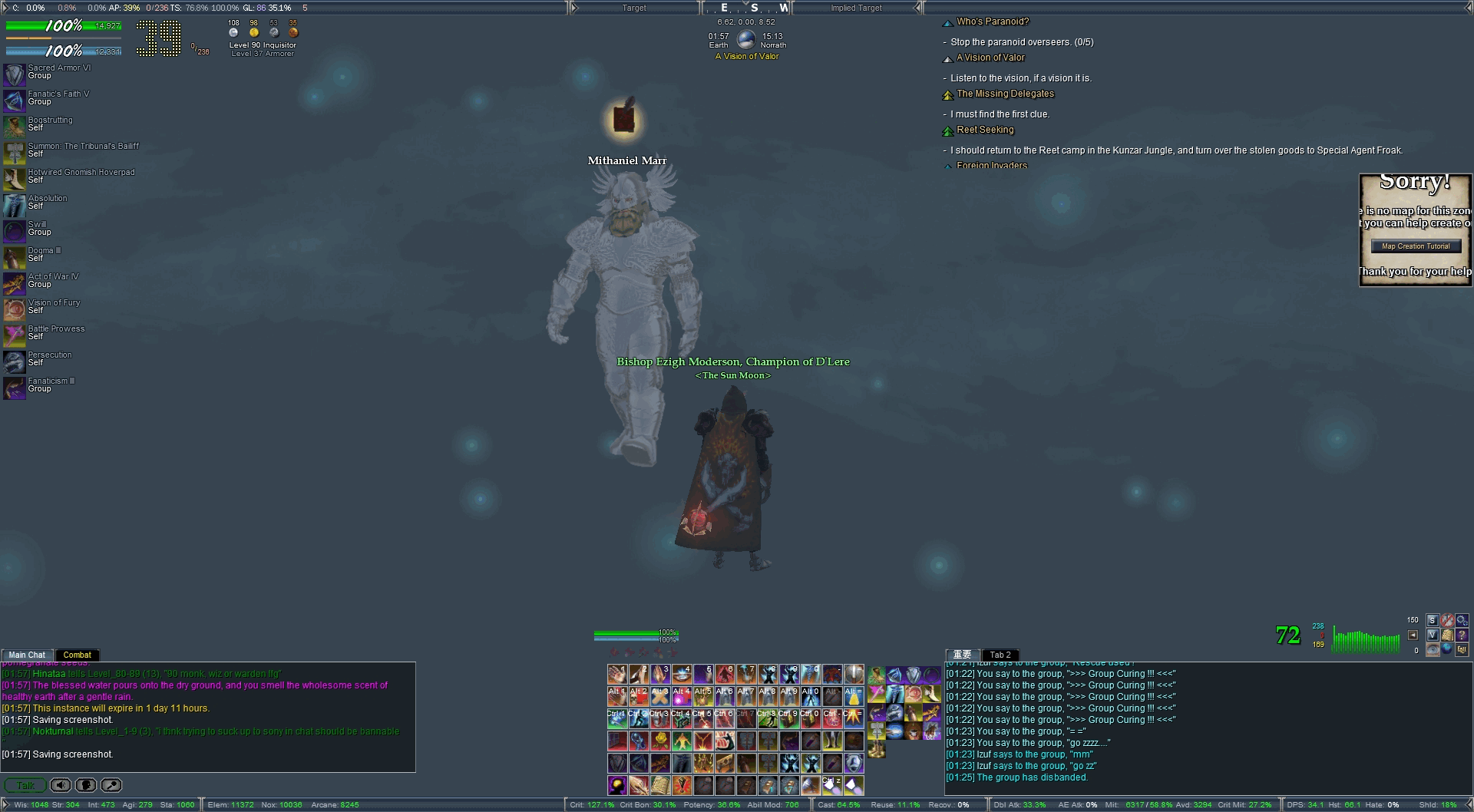Viewport: 1474px width, 812px height.
Task: Use the yellow rose hotbar ability
Action: click(660, 741)
